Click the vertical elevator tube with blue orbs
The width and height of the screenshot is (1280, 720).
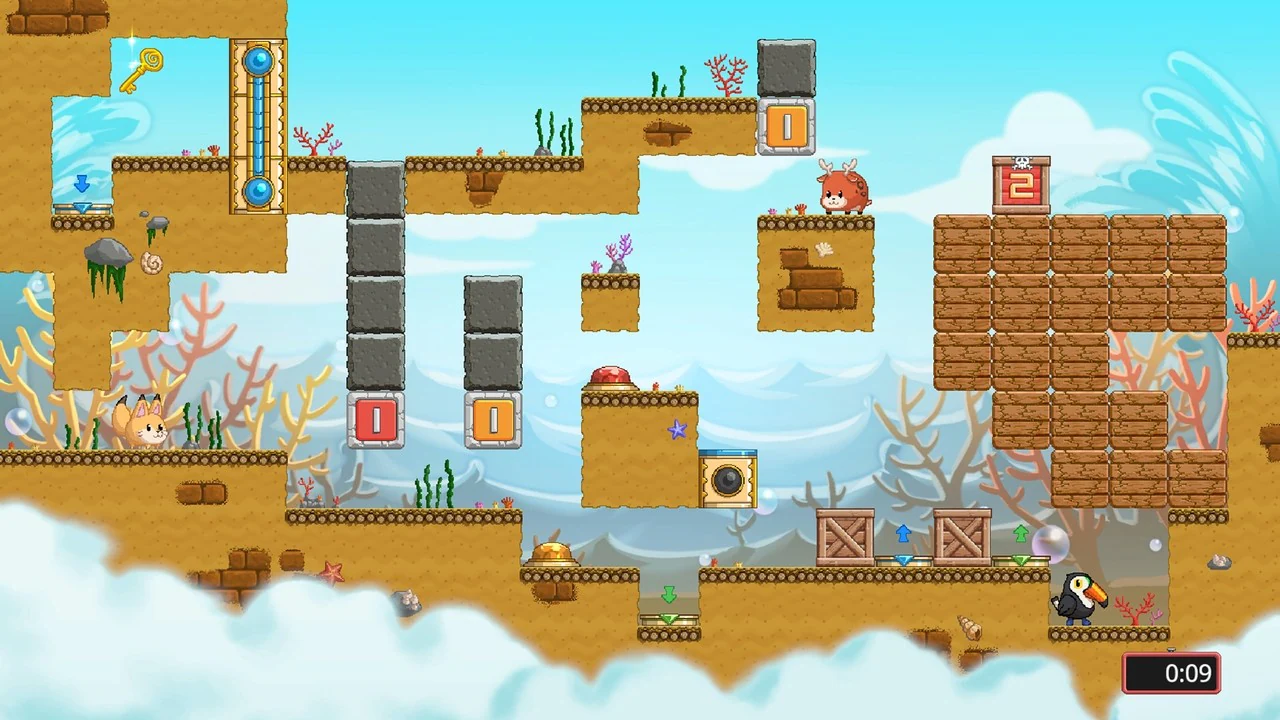[x=258, y=125]
